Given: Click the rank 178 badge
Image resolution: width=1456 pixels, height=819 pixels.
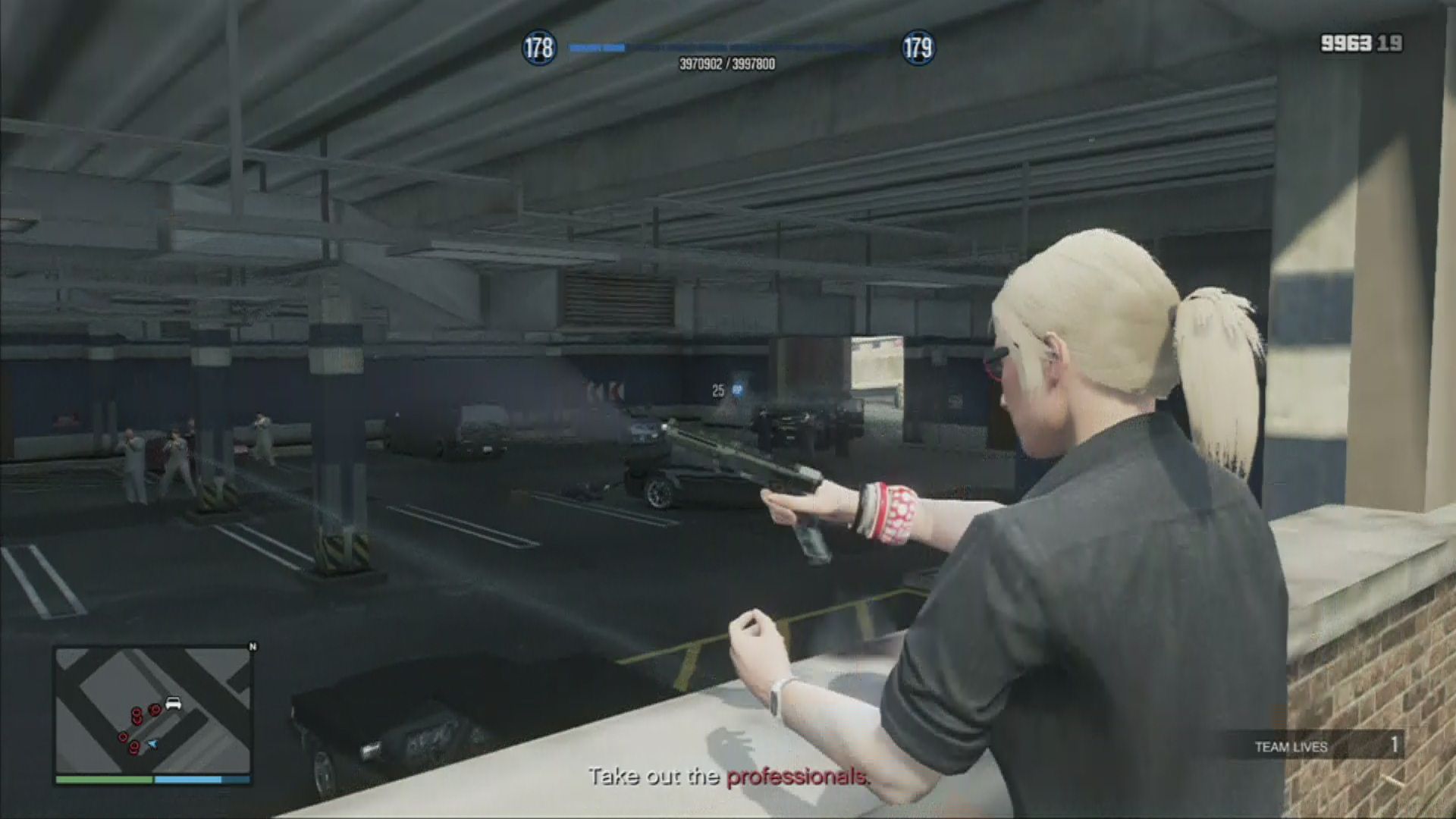Looking at the screenshot, I should pyautogui.click(x=538, y=49).
